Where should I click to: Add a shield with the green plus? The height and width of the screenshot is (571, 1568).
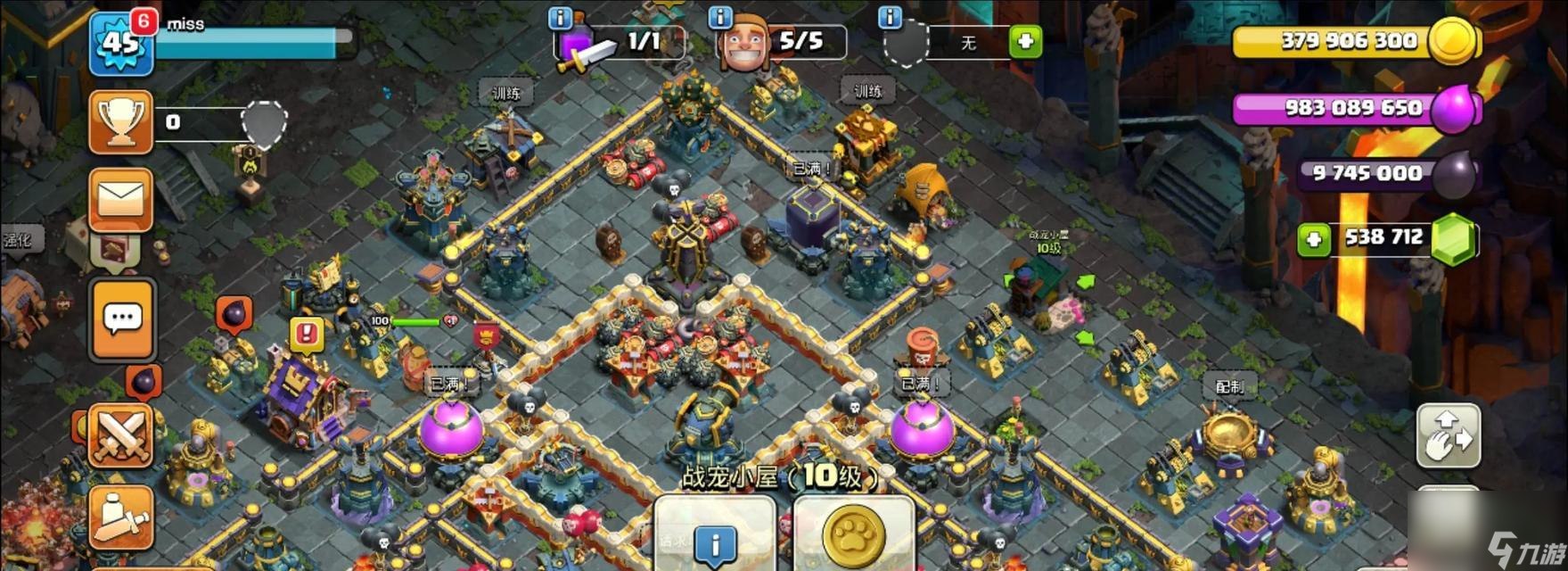1025,42
